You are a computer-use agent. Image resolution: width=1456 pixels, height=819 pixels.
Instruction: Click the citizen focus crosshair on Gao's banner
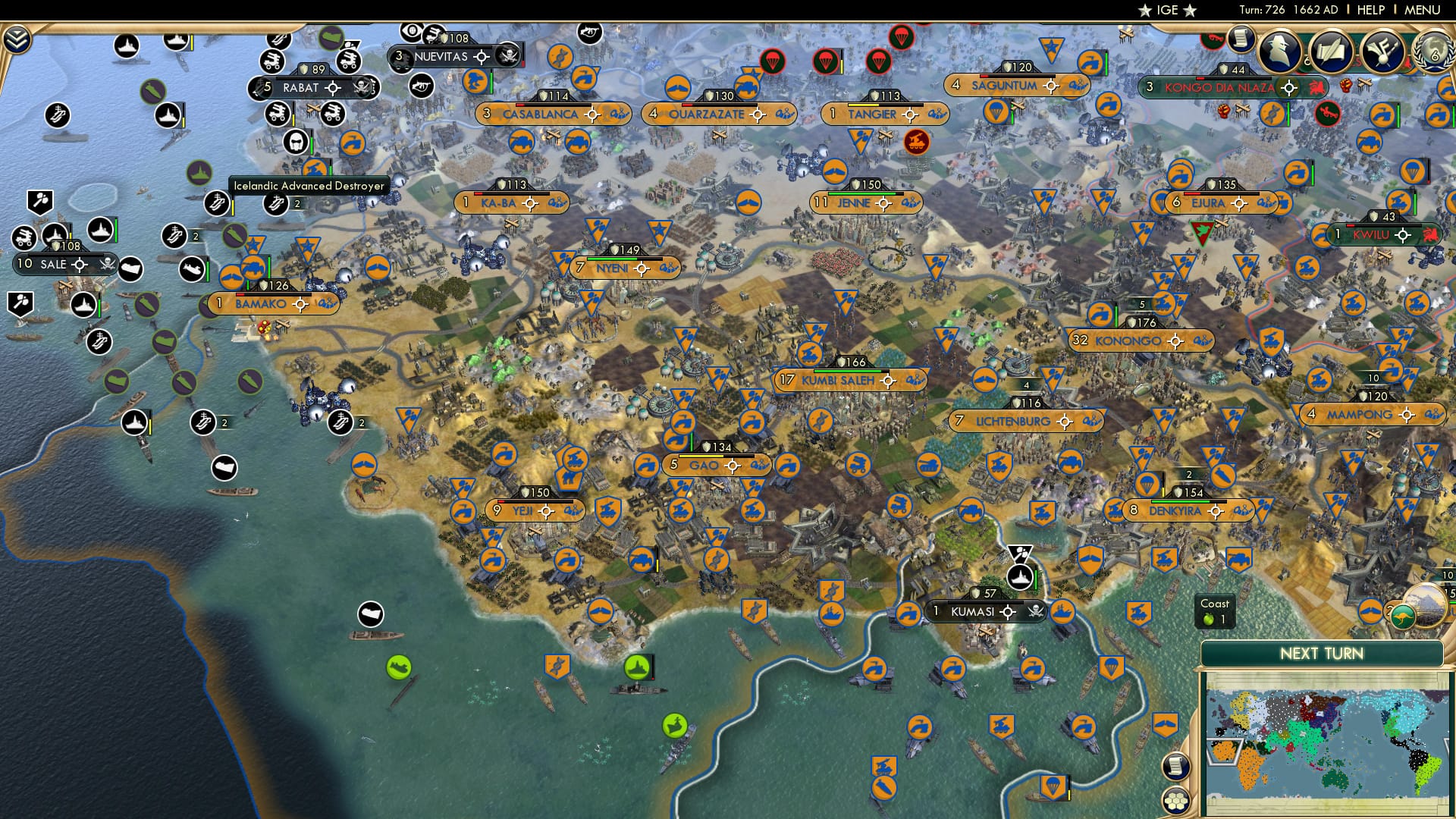(731, 466)
